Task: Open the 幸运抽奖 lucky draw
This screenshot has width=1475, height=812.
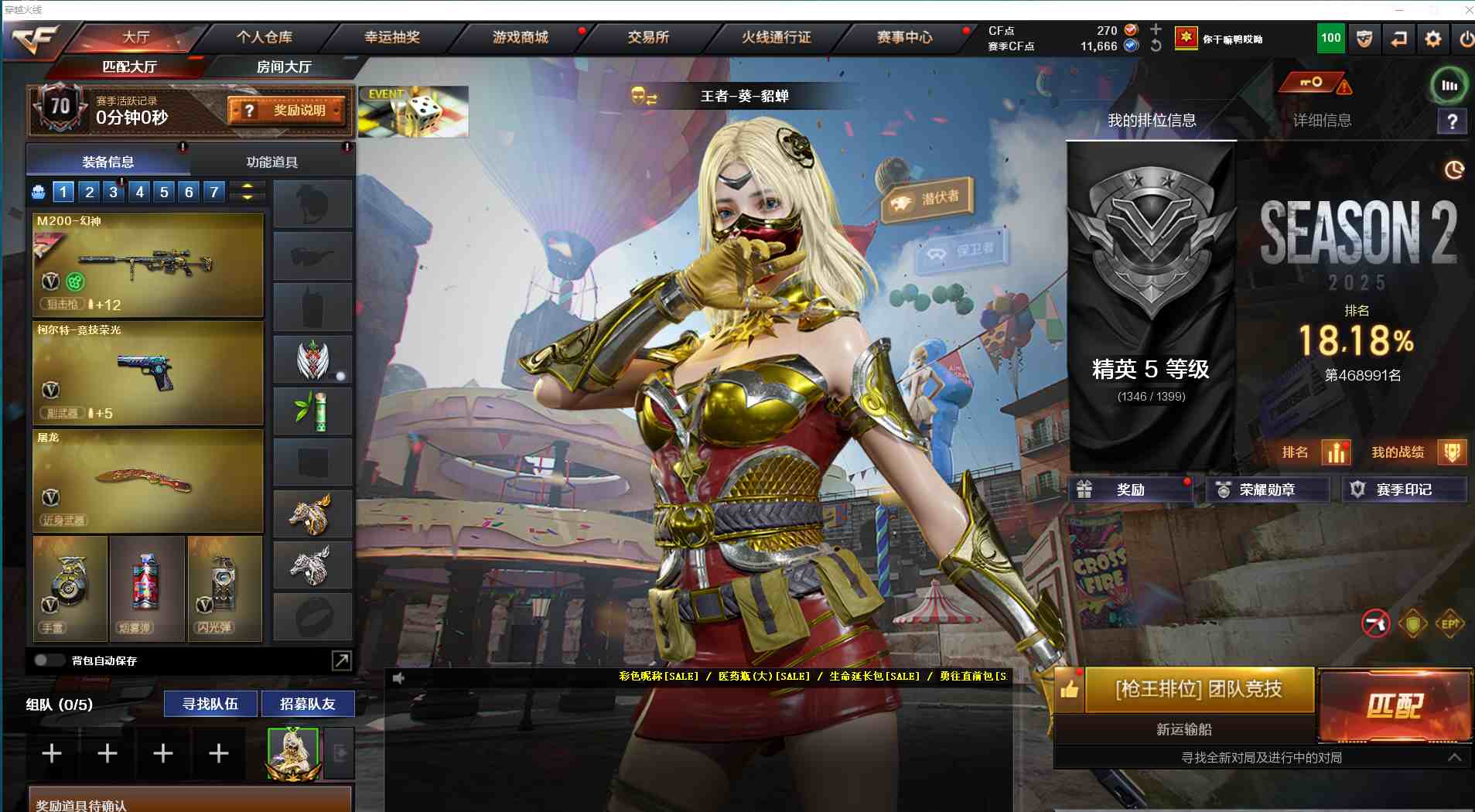Action: click(x=392, y=37)
